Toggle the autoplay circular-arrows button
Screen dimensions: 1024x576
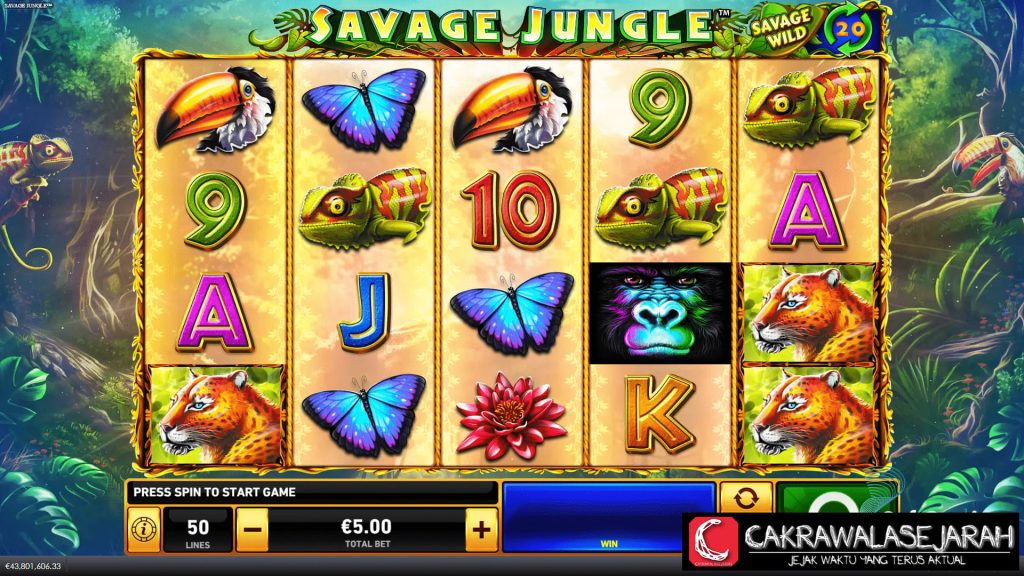point(746,499)
